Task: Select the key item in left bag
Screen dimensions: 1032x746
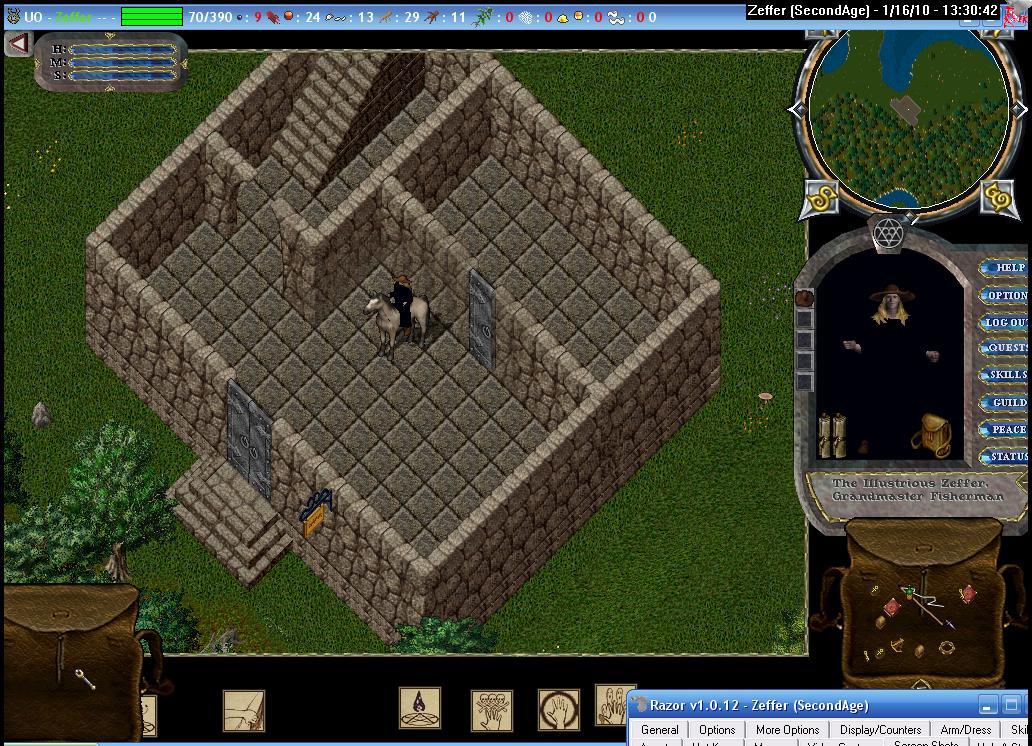Action: coord(86,680)
